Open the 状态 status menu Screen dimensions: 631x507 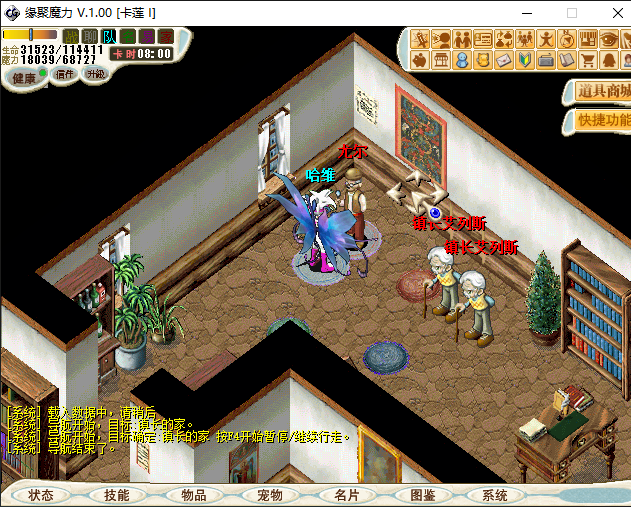tap(41, 495)
